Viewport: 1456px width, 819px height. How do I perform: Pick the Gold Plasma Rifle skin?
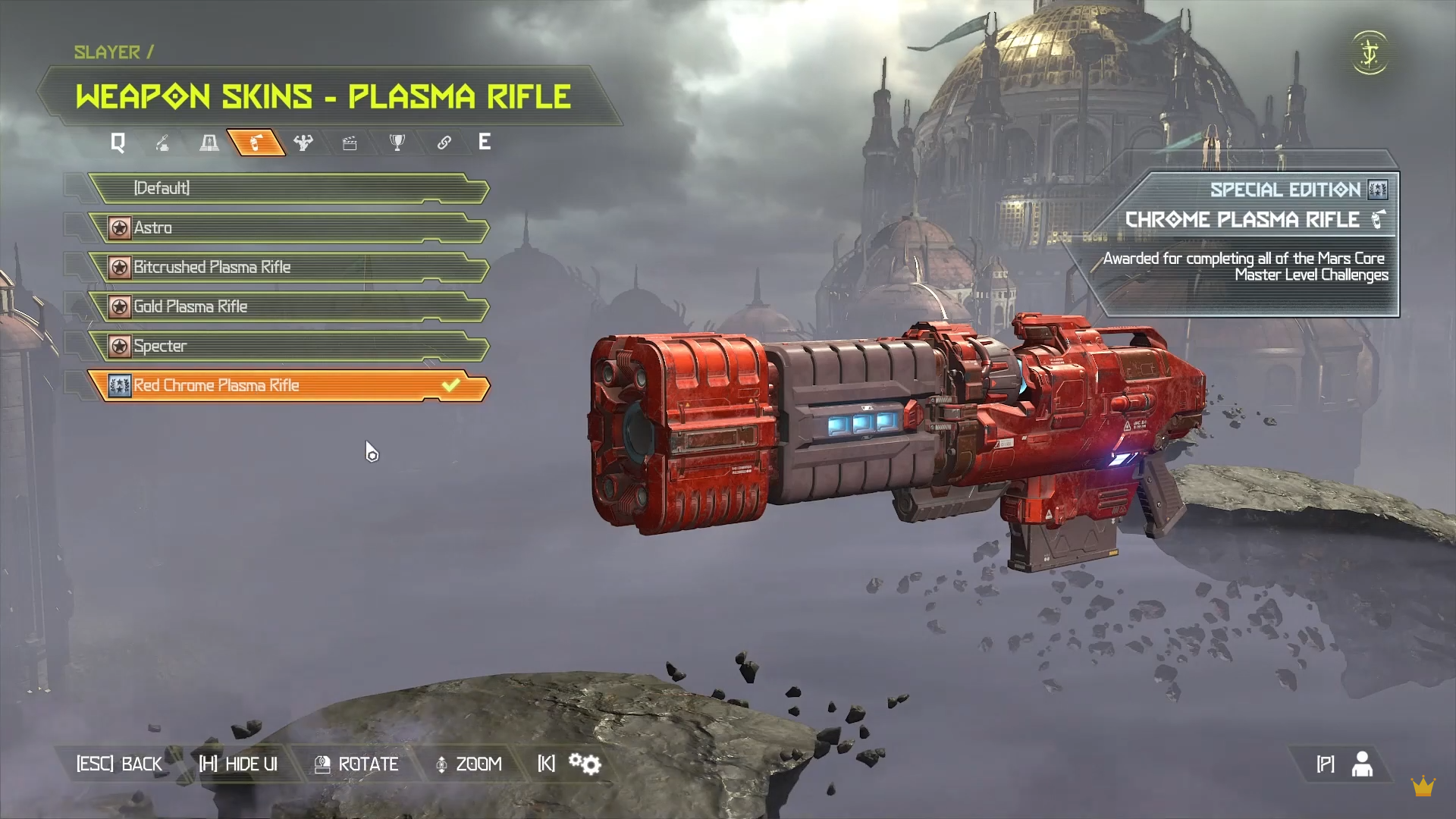click(288, 306)
